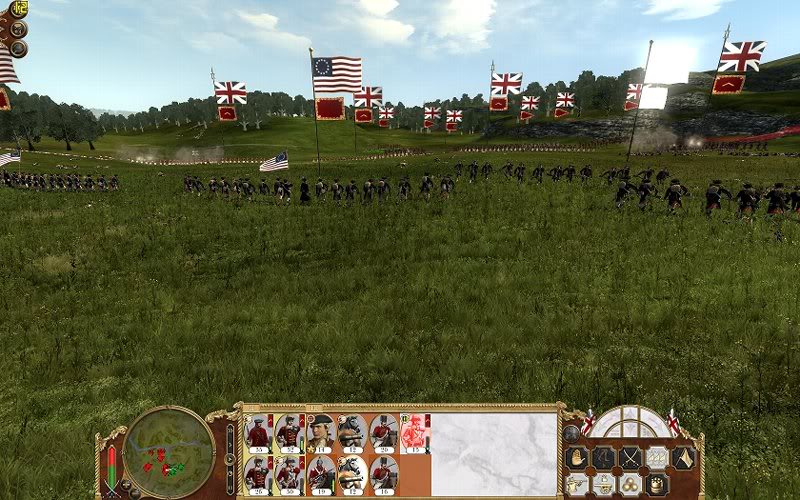The height and width of the screenshot is (500, 800).
Task: Activate the halt order raised-hand icon
Action: point(576,458)
